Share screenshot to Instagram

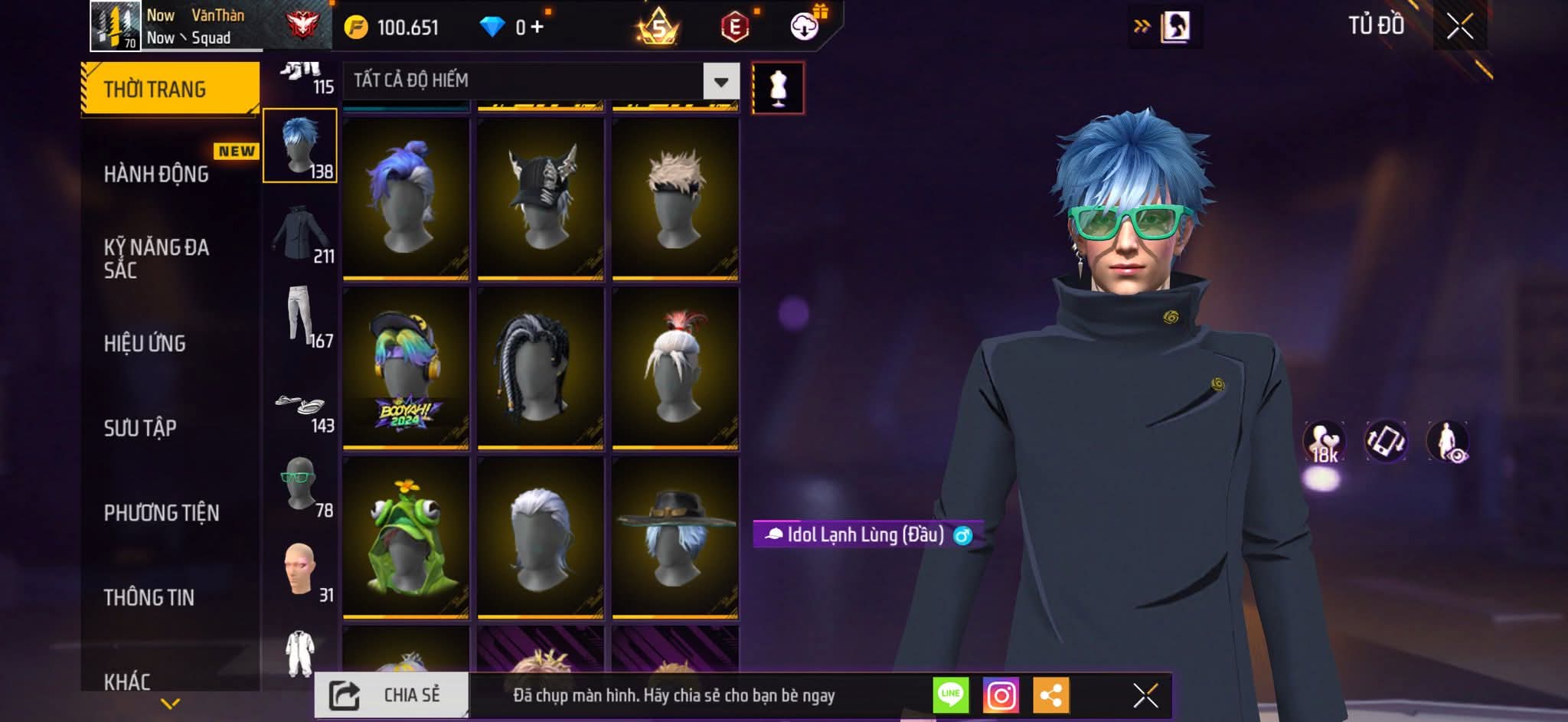click(x=1001, y=695)
